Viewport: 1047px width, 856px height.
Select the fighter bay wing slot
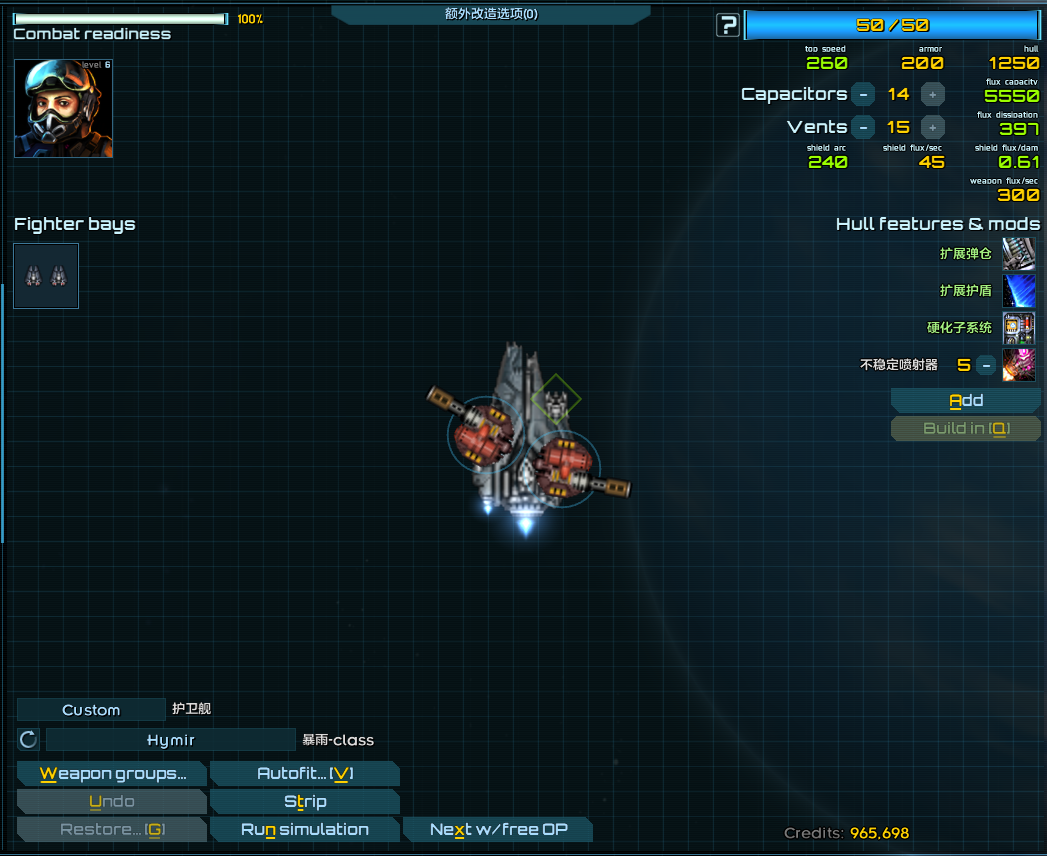[x=46, y=275]
